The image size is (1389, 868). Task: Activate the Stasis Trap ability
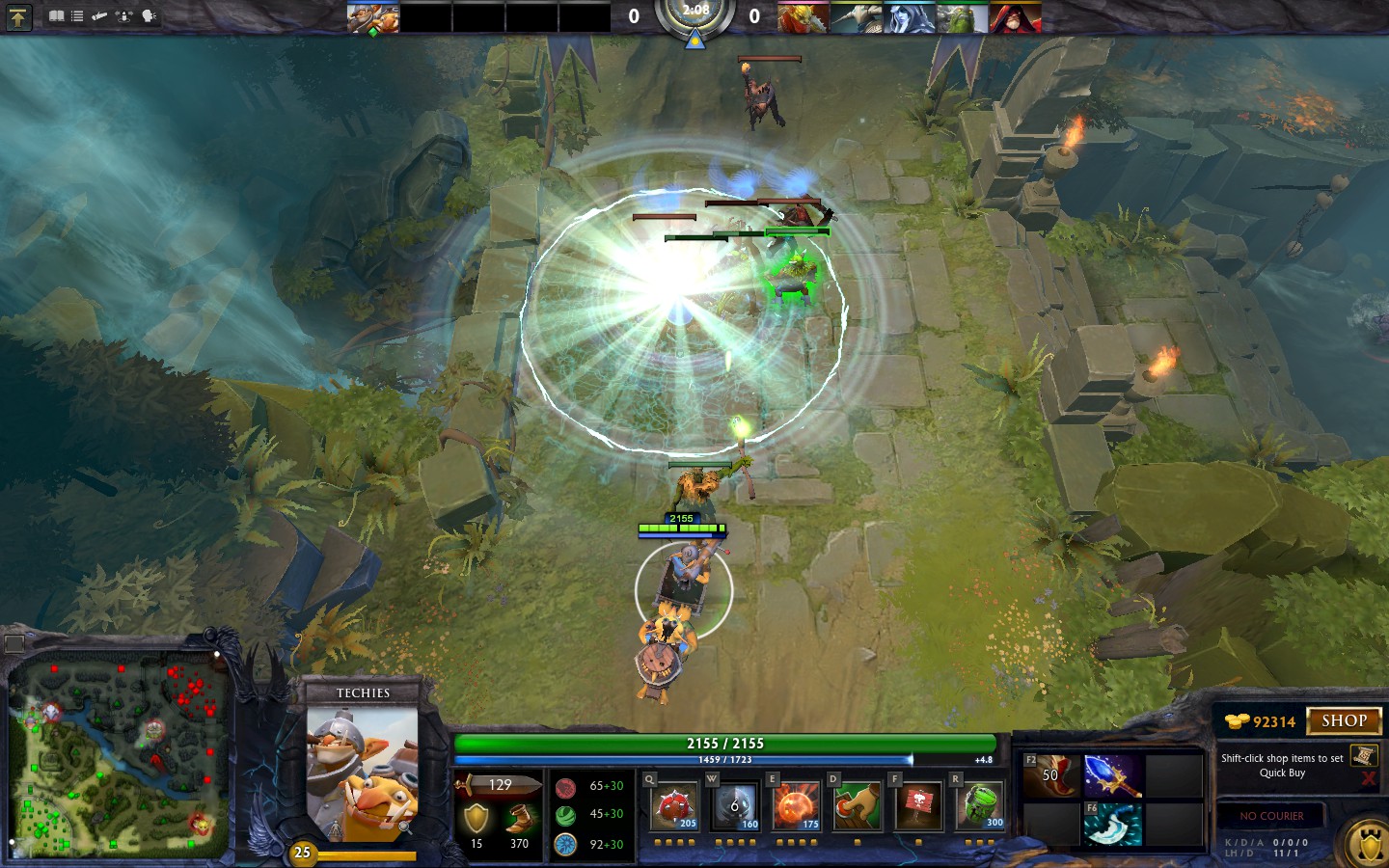736,806
